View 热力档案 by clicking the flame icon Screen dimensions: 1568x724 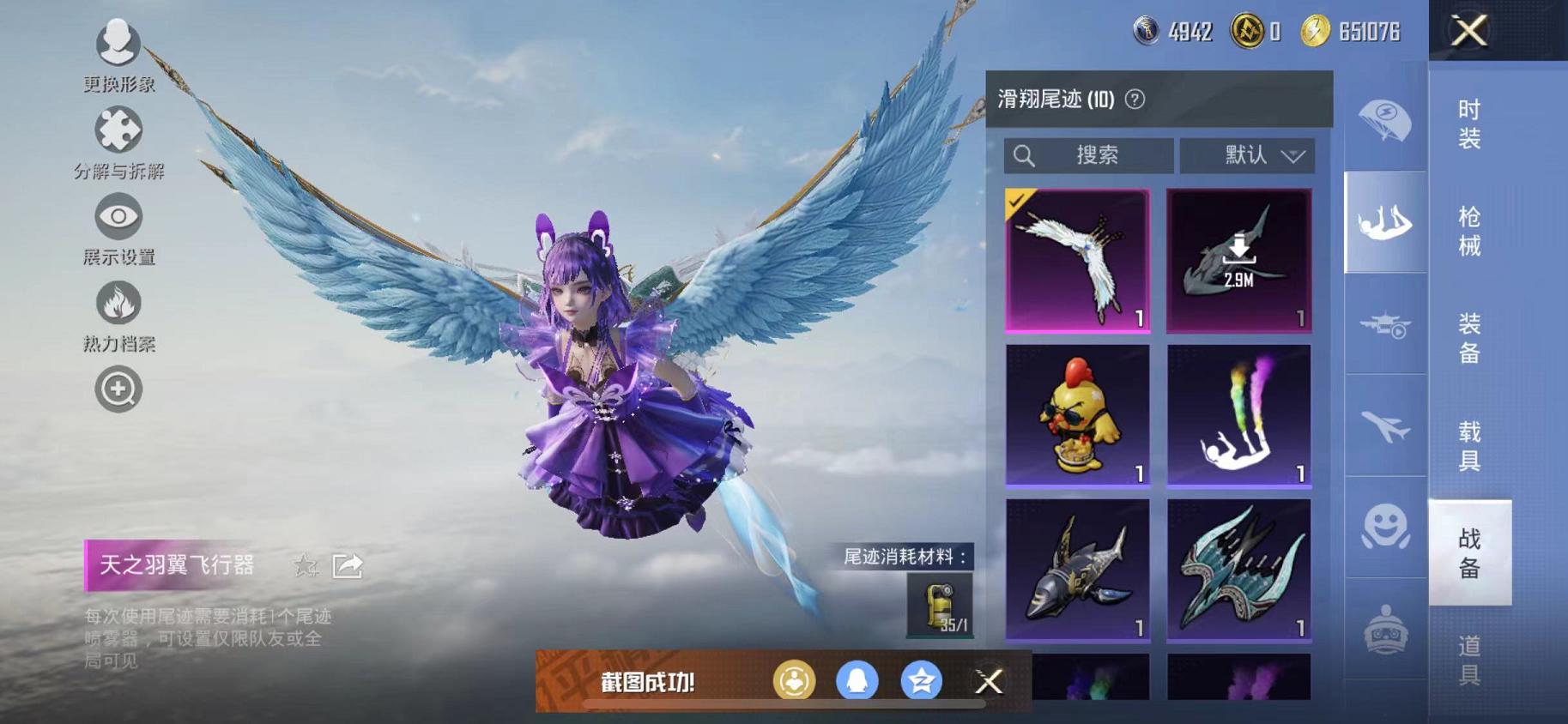click(x=118, y=305)
